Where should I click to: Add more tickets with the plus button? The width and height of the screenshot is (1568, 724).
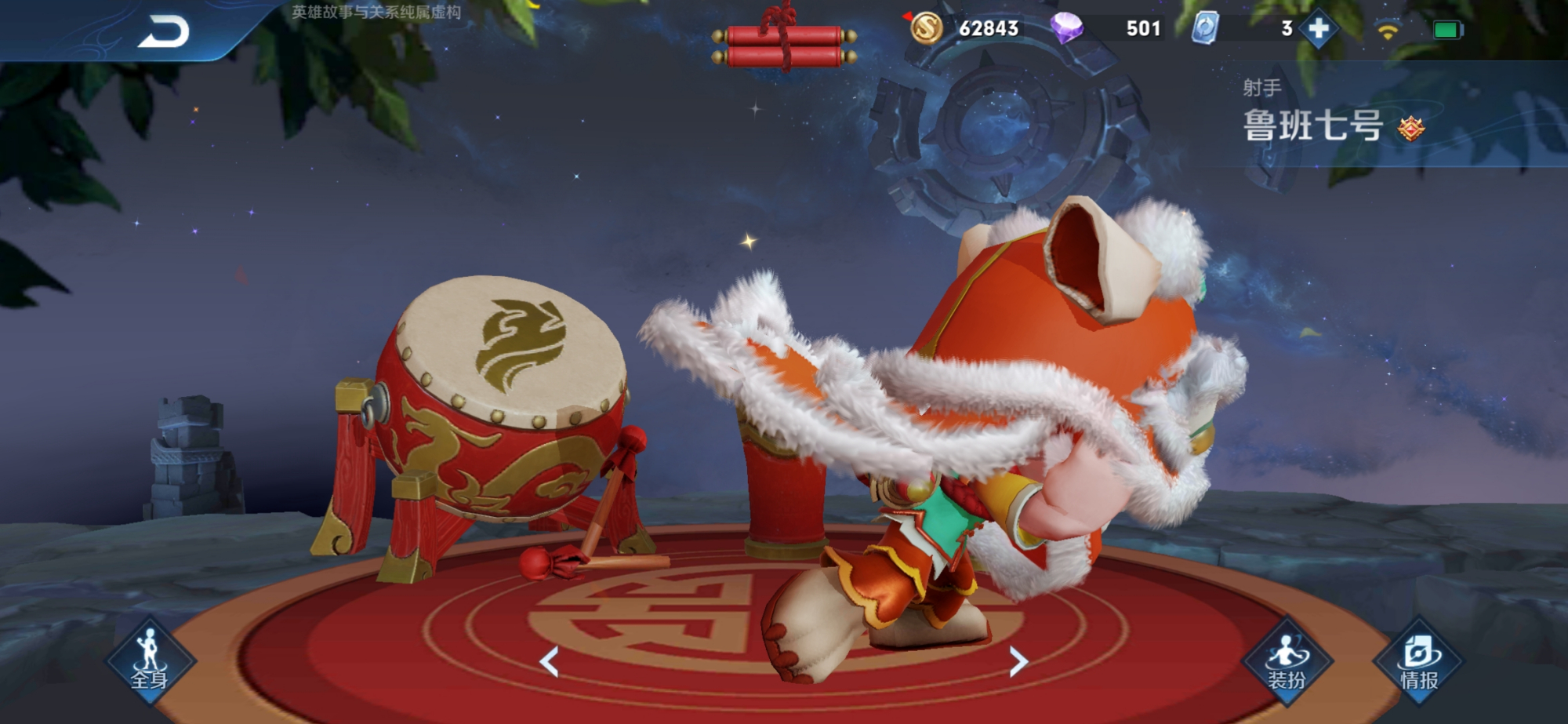pyautogui.click(x=1319, y=29)
